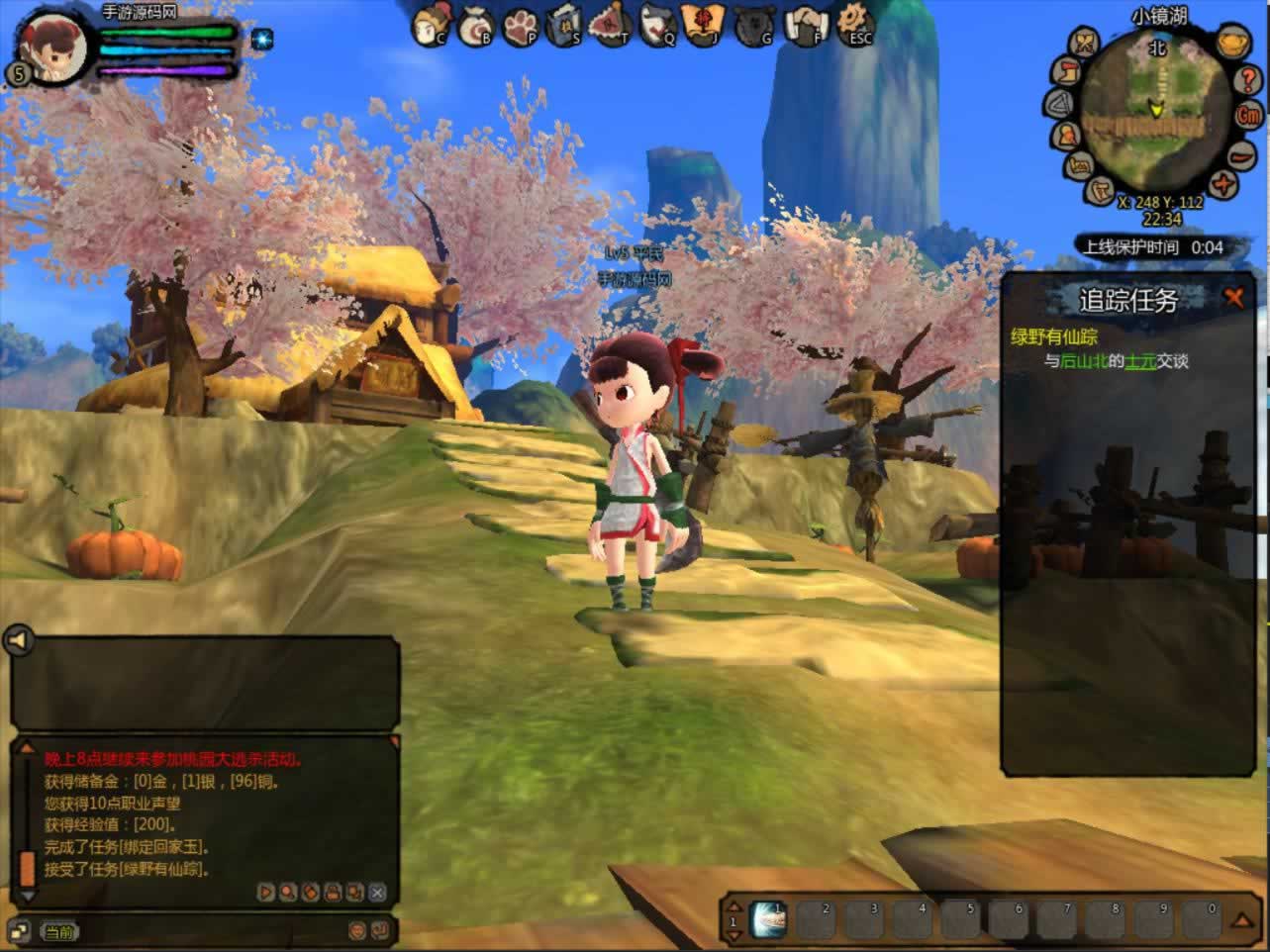Select the 当前 chat channel button
The height and width of the screenshot is (952, 1270).
[x=58, y=932]
